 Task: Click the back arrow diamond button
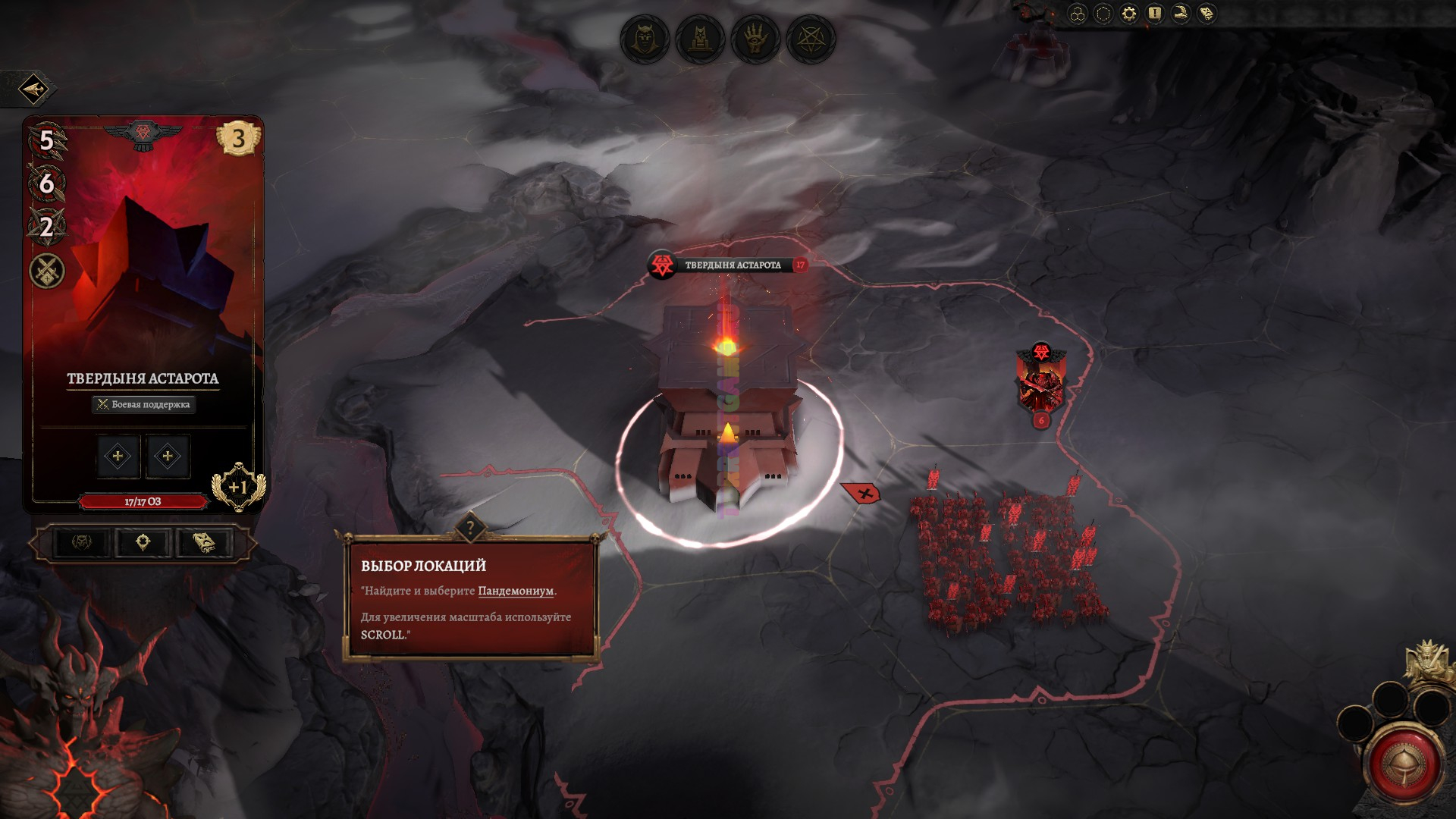[33, 90]
